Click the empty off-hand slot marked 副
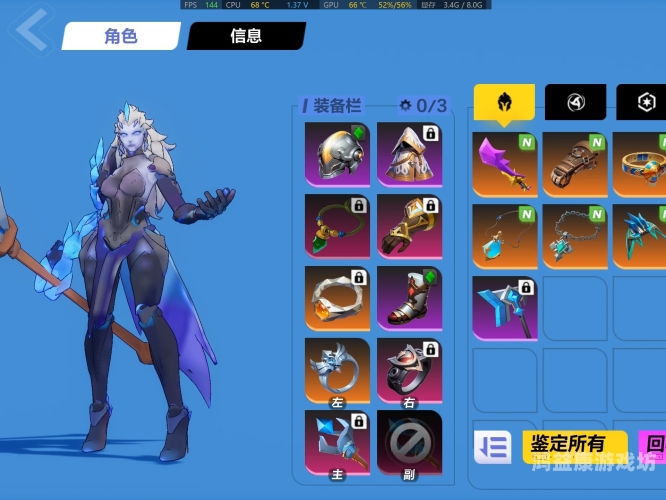The width and height of the screenshot is (666, 500). click(409, 442)
